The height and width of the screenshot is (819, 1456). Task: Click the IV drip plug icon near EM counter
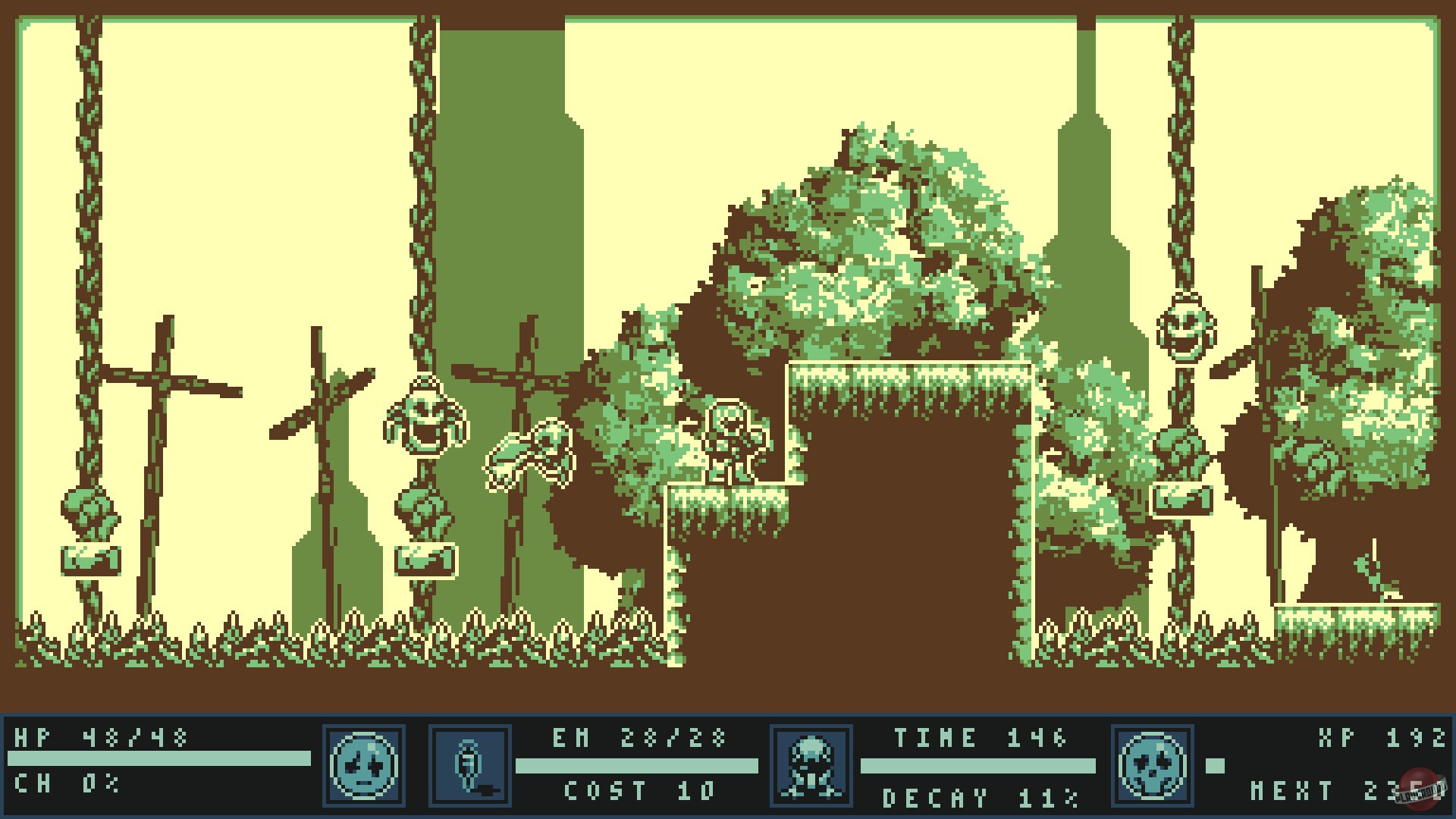pyautogui.click(x=469, y=766)
